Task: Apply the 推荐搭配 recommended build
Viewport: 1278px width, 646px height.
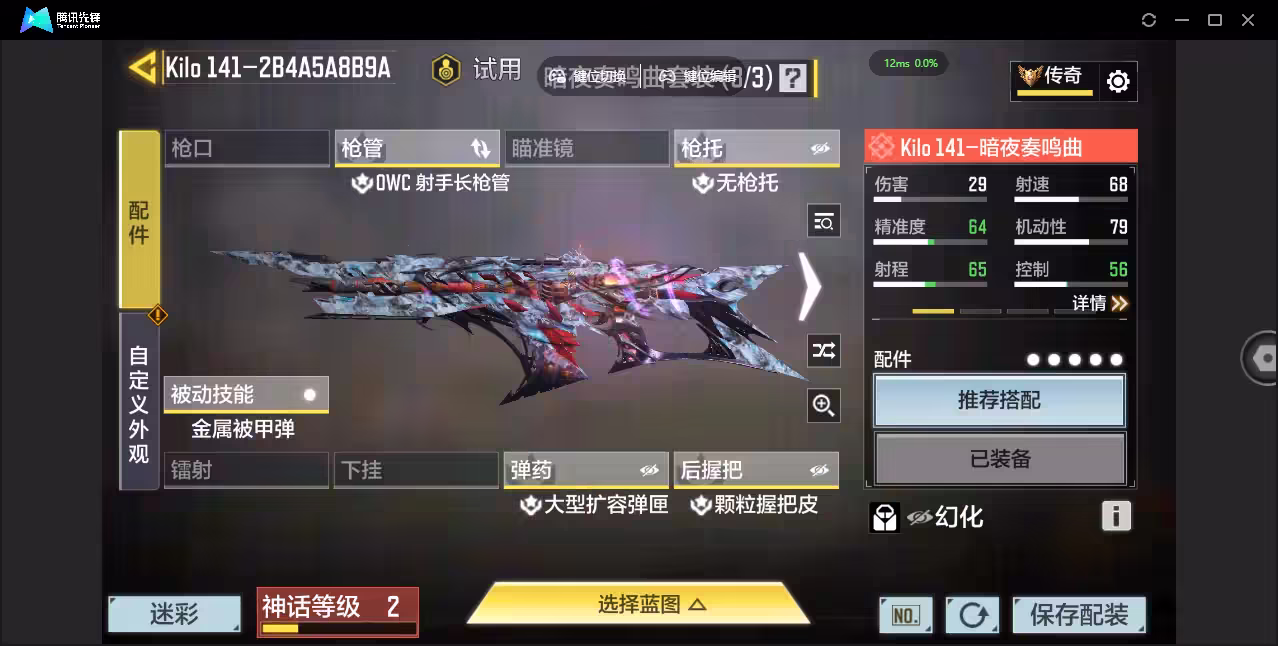Action: tap(999, 400)
